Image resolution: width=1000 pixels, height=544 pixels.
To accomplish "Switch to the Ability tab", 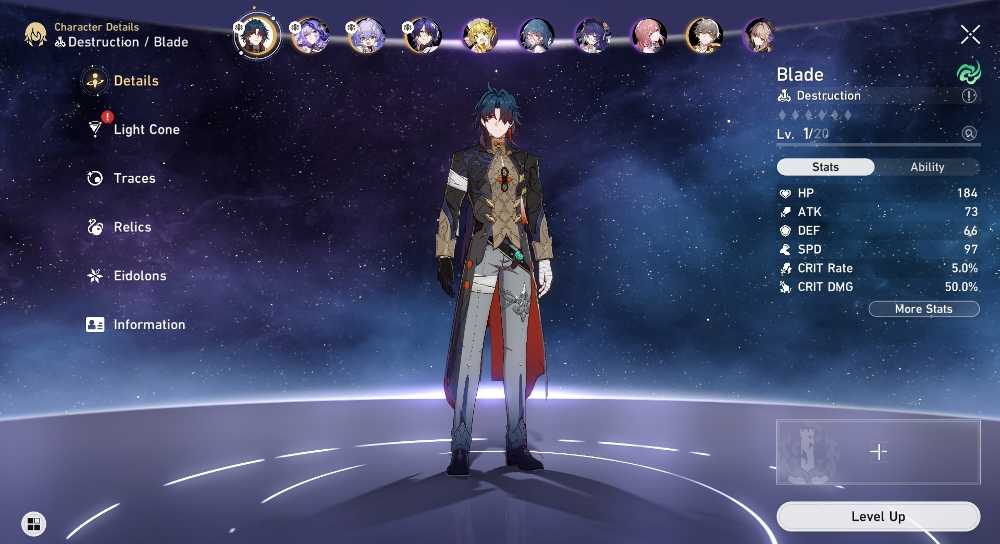I will 927,167.
